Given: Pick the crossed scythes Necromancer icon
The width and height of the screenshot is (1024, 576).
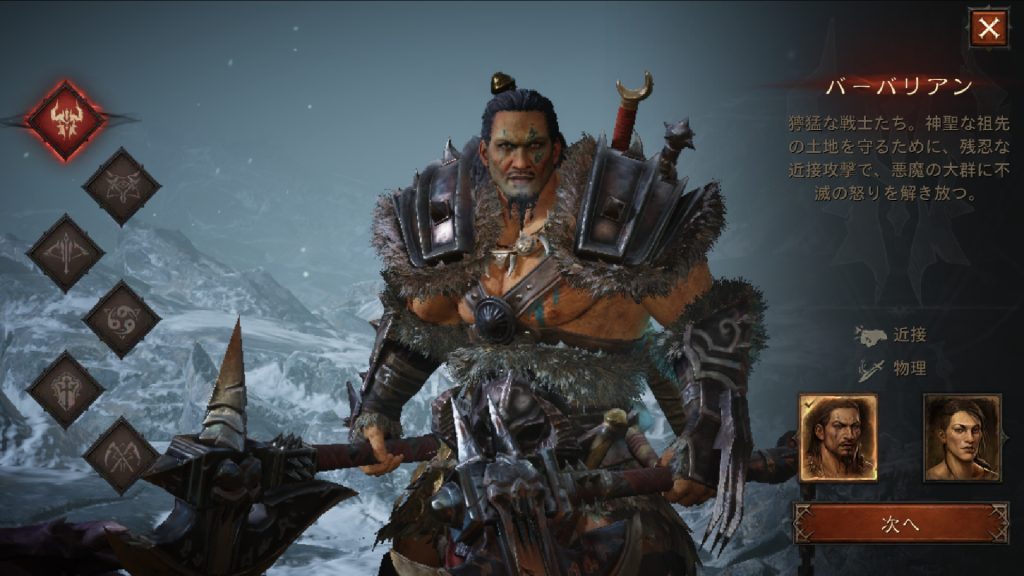Looking at the screenshot, I should click(121, 456).
